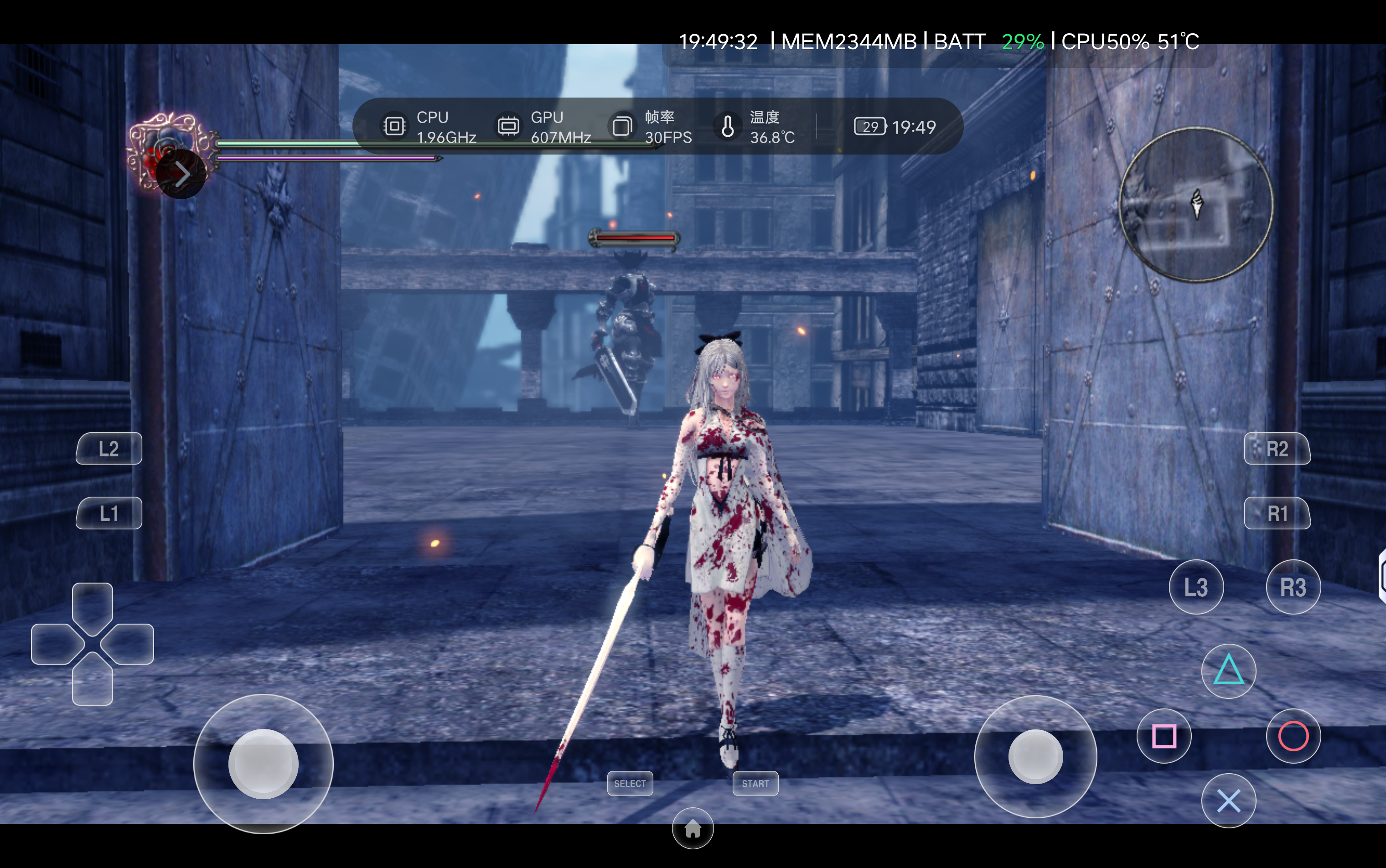Screen dimensions: 1386x868
Task: Tap the thermometer icon next to 36.8℃
Action: pos(728,126)
